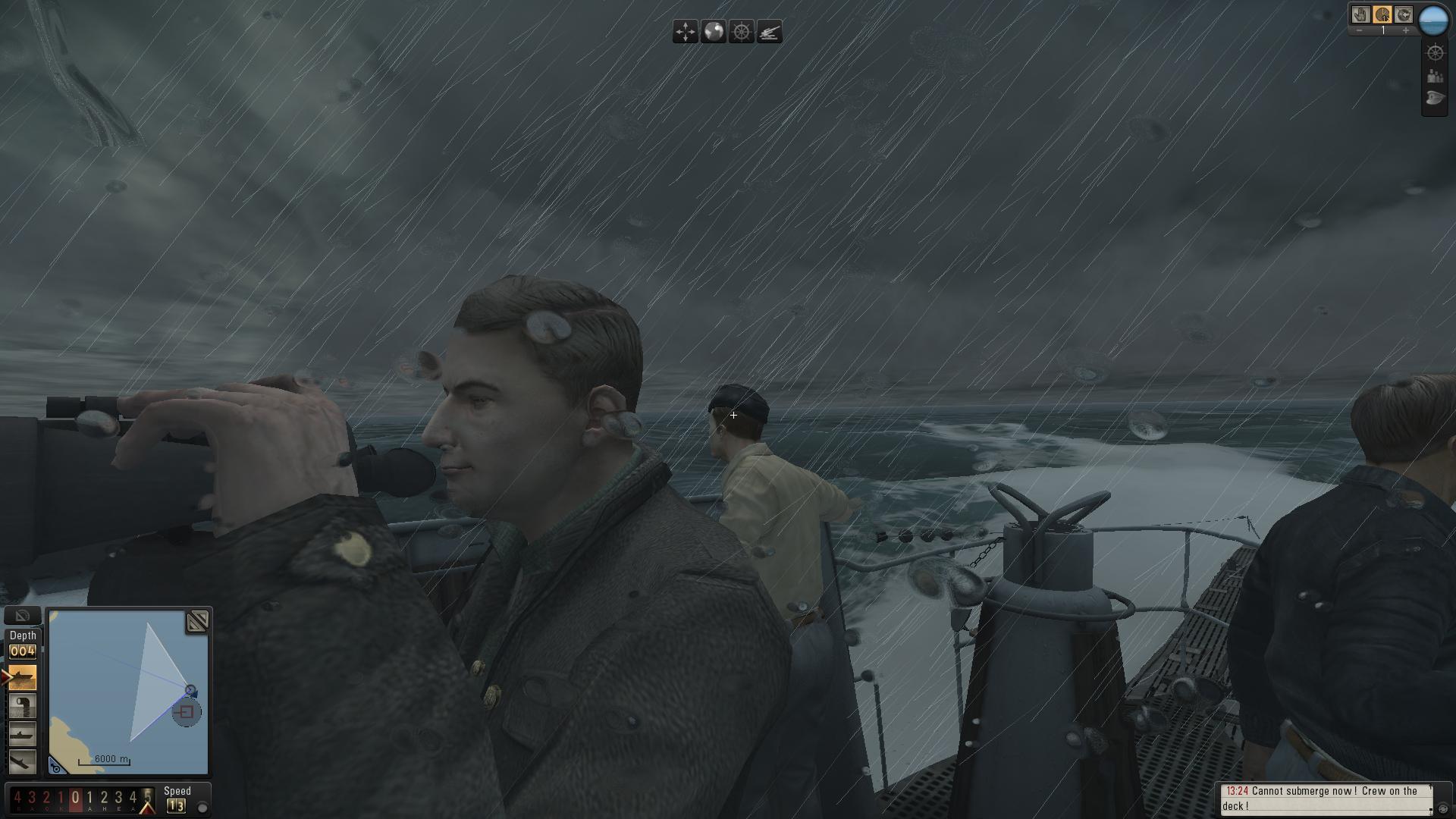This screenshot has width=1456, height=819.
Task: Open the captain's cap menu
Action: (x=1435, y=98)
